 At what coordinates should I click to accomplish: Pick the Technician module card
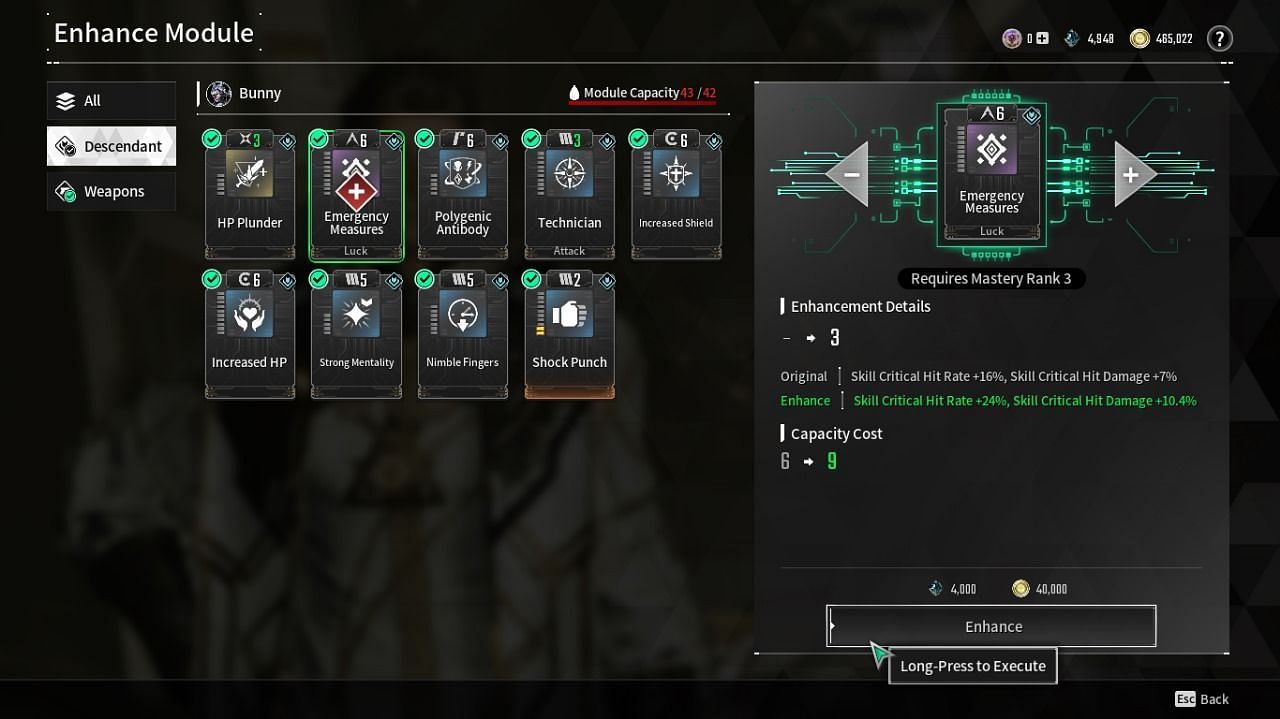click(569, 194)
